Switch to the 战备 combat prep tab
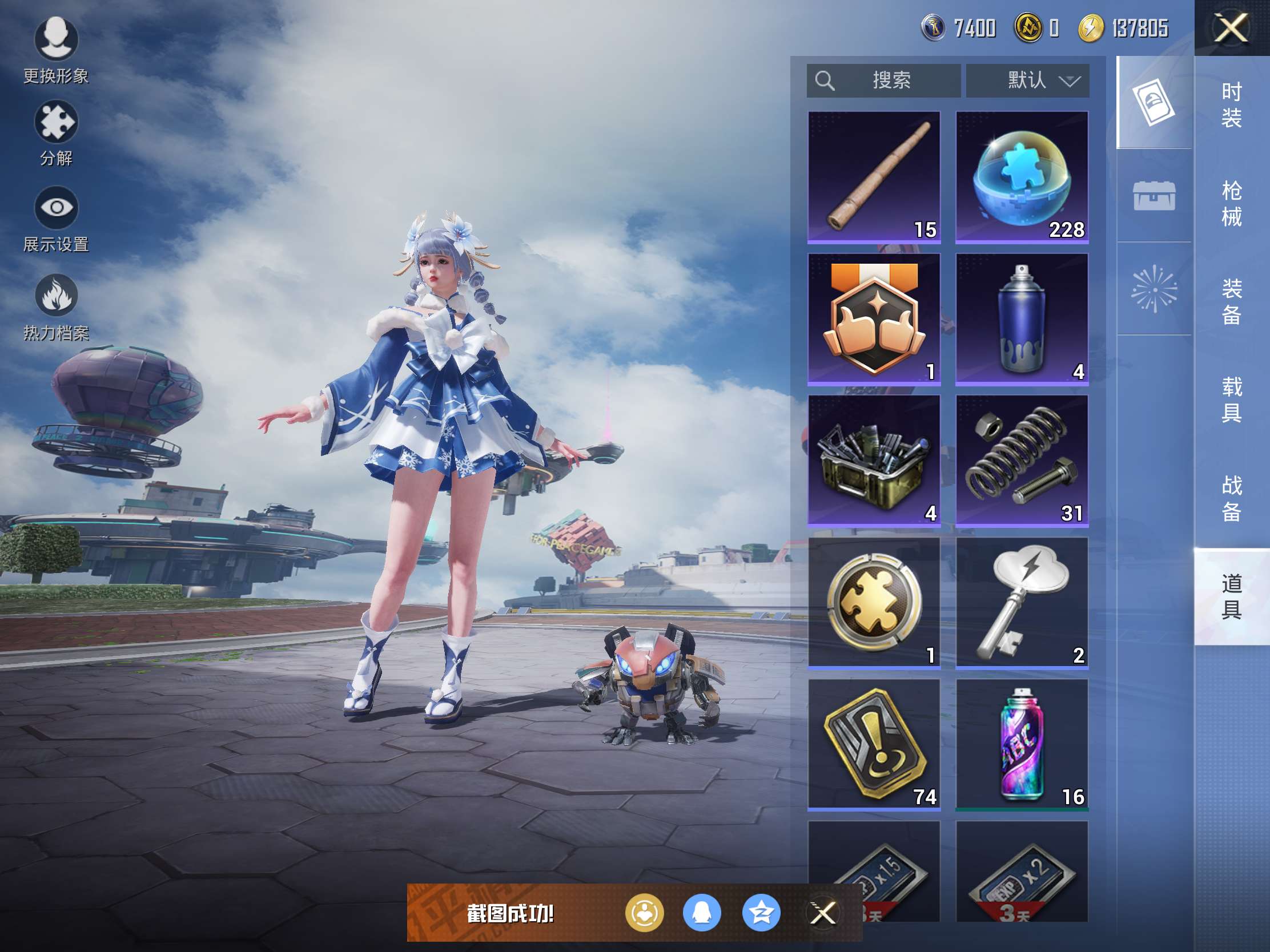 pos(1231,498)
